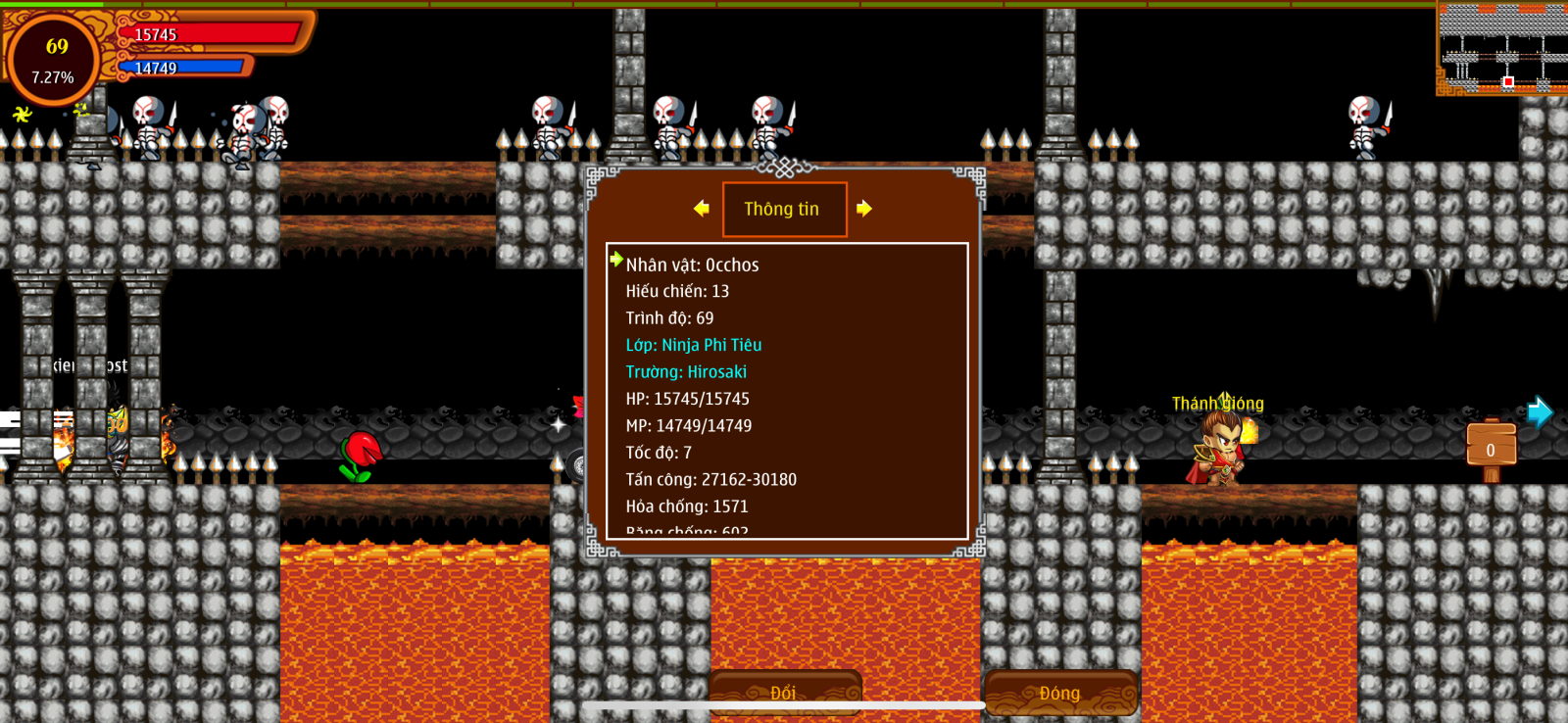Go to next tab with right arrow
Image resolution: width=1568 pixels, height=723 pixels.
pyautogui.click(x=863, y=208)
